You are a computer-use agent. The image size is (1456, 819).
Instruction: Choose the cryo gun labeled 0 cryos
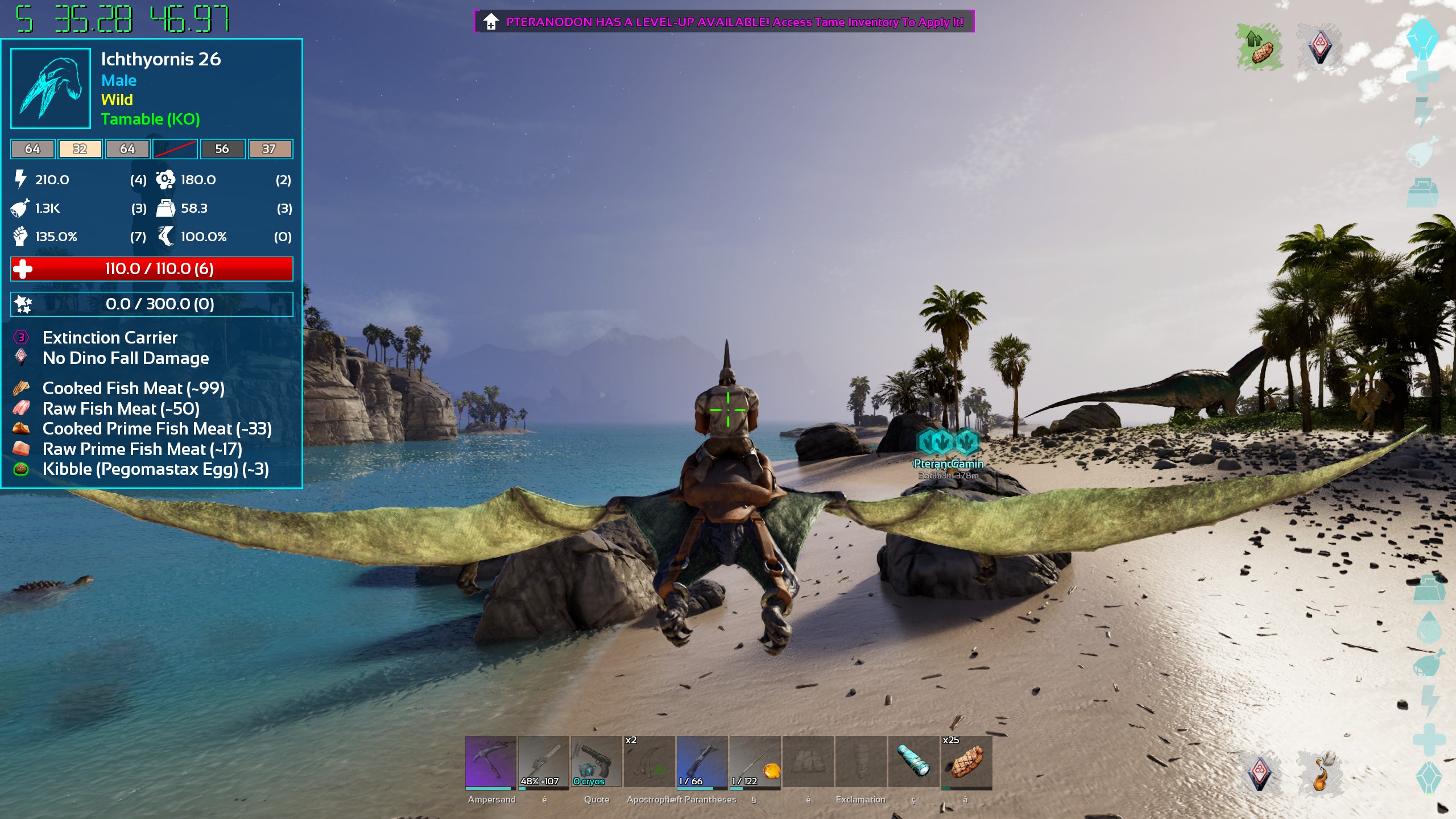tap(596, 762)
